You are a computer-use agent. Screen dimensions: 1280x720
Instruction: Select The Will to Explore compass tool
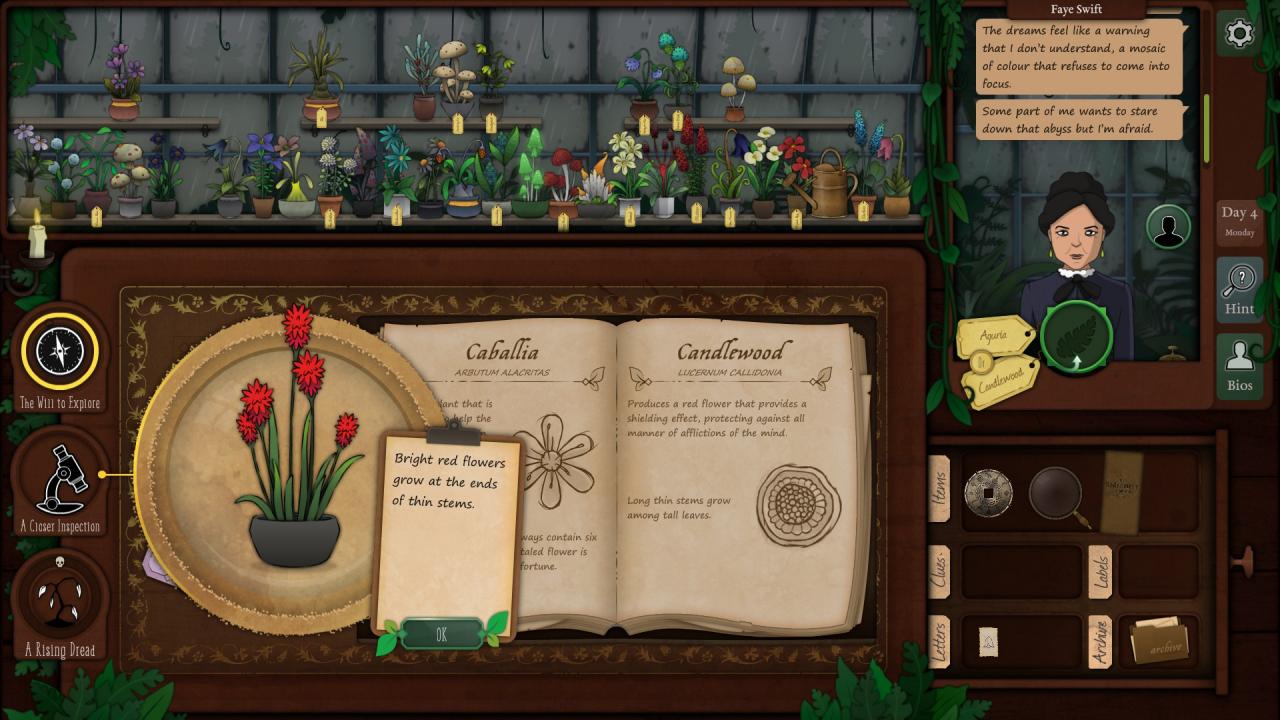60,351
